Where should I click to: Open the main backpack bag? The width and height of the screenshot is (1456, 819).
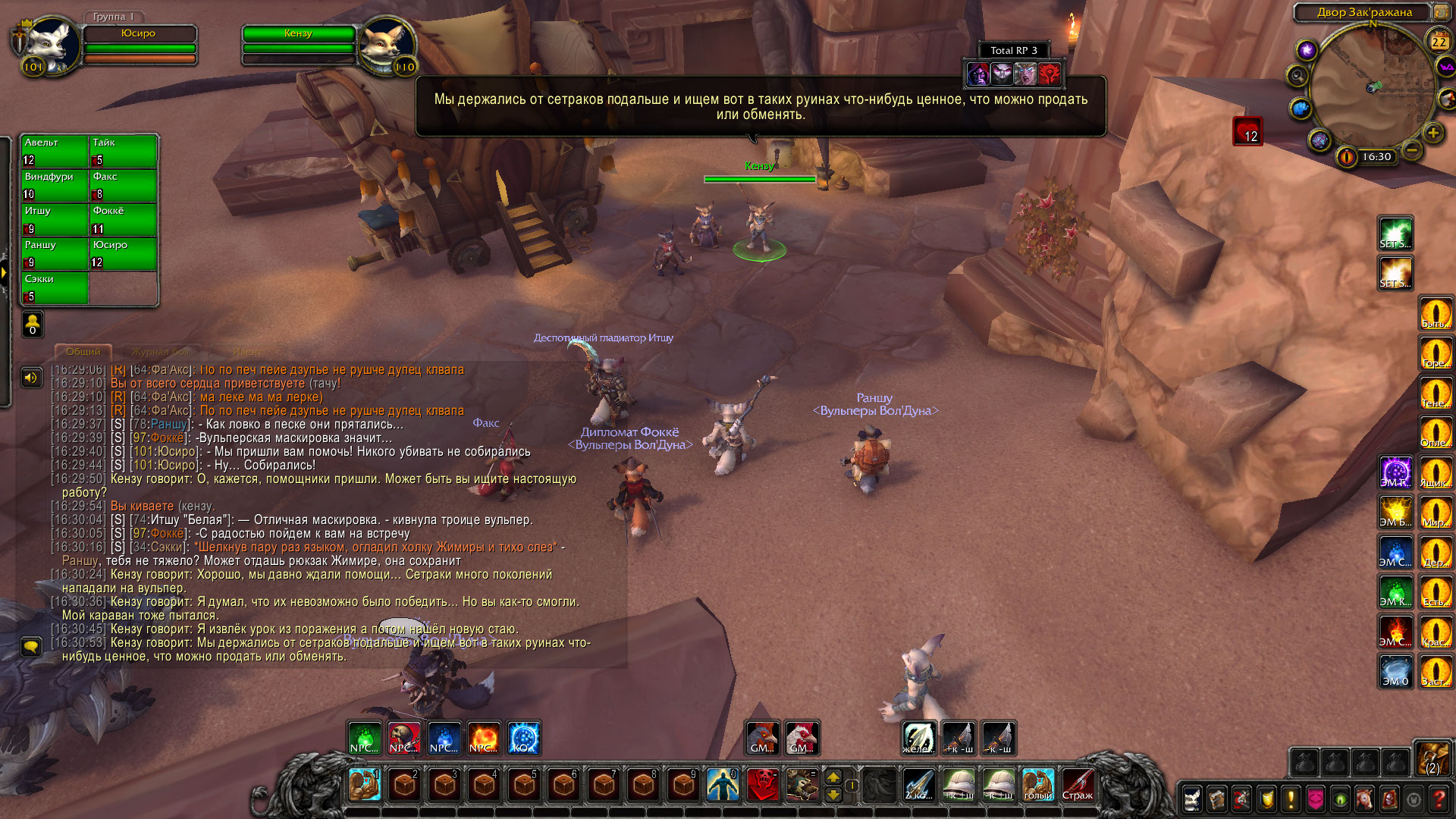pyautogui.click(x=1432, y=758)
